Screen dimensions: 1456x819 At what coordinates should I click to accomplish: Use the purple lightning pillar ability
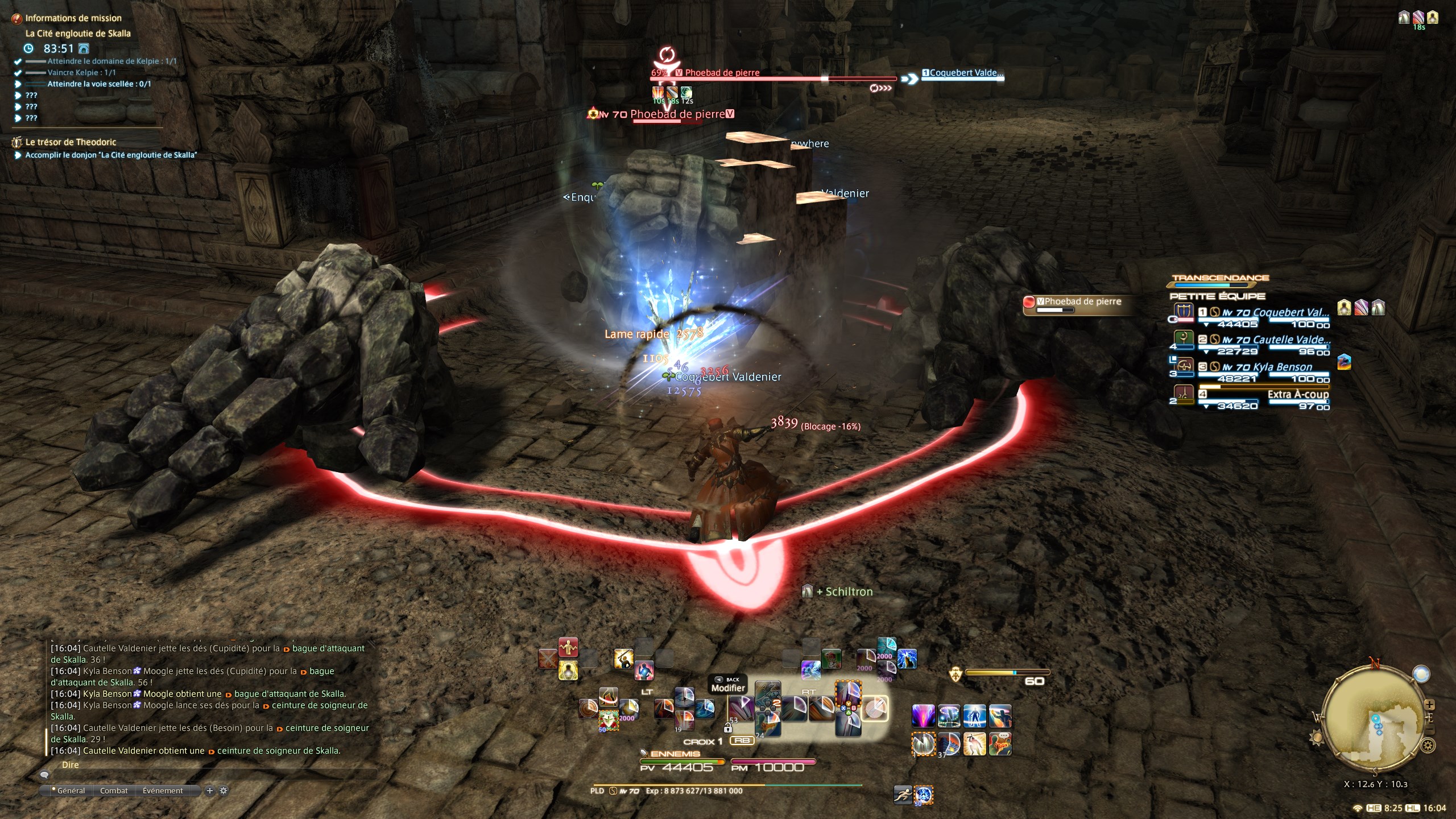coord(923,715)
